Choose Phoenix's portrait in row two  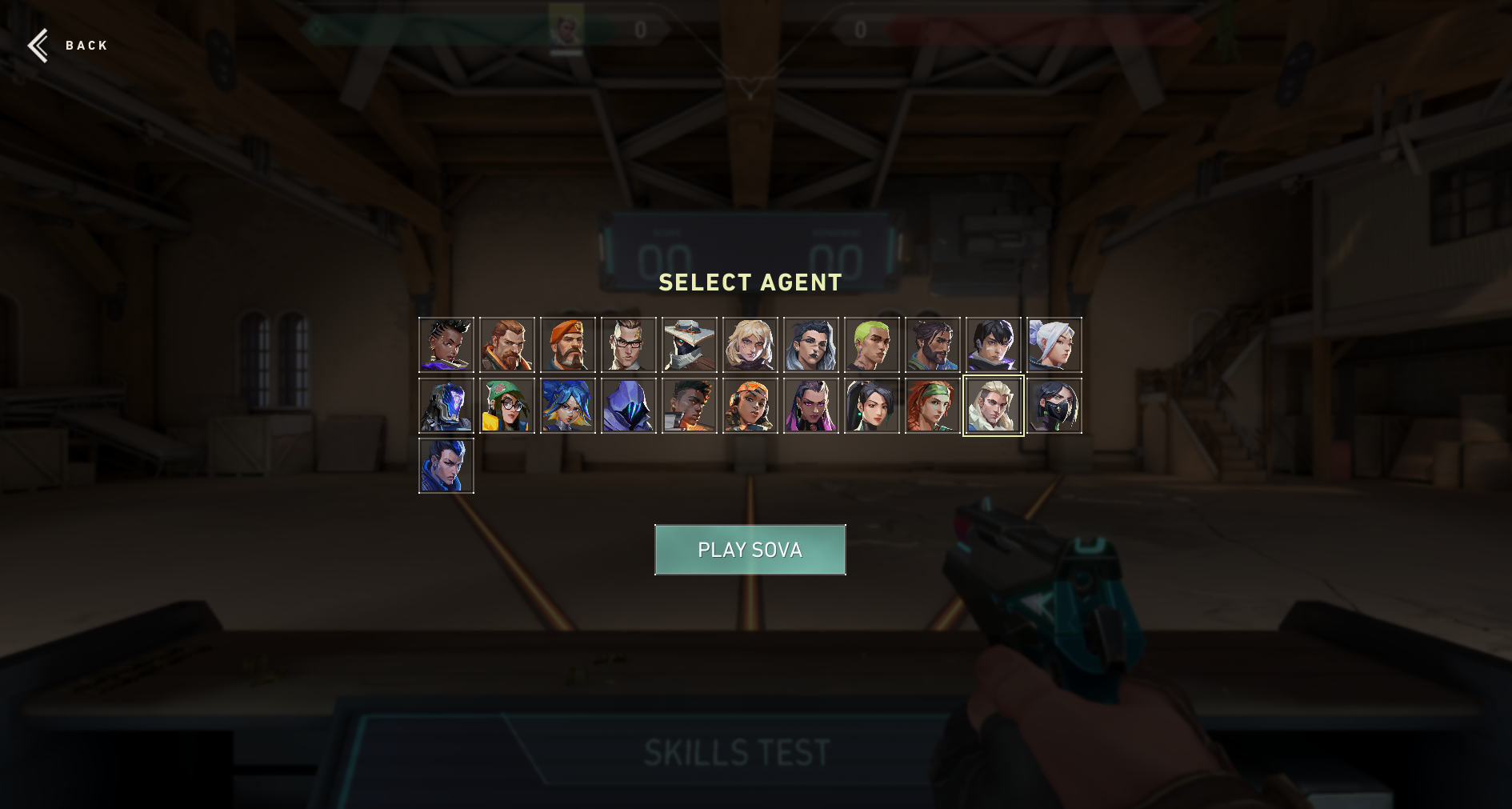pos(690,407)
